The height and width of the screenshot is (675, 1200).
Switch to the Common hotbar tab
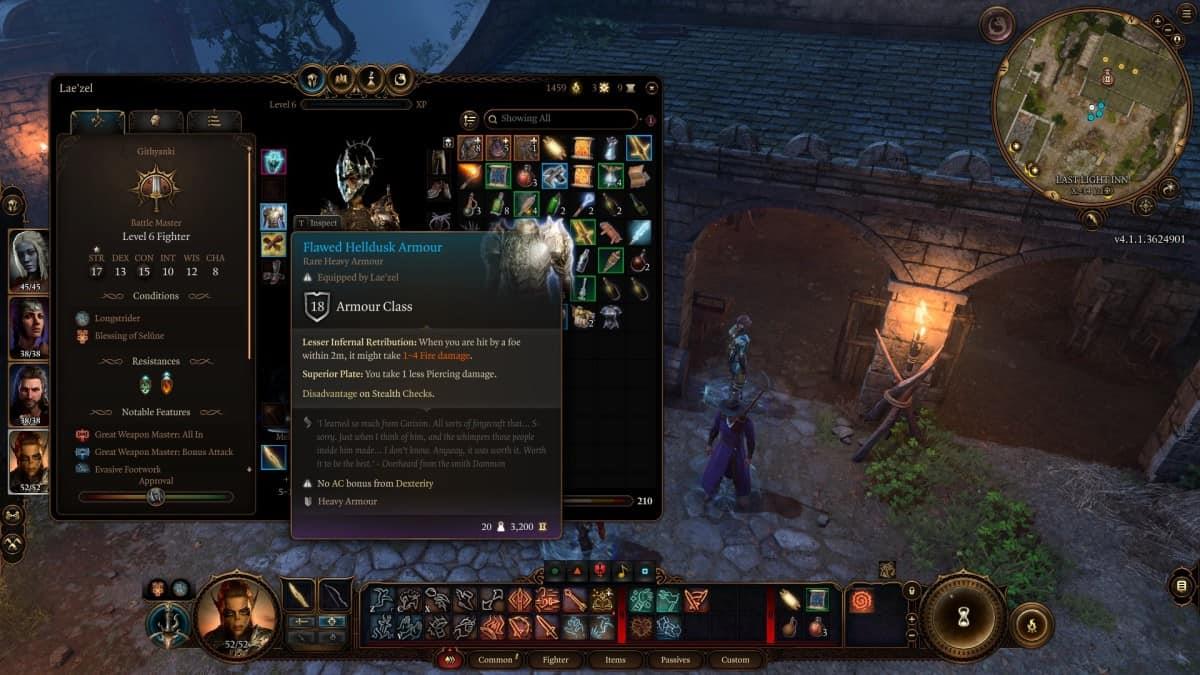pos(496,660)
